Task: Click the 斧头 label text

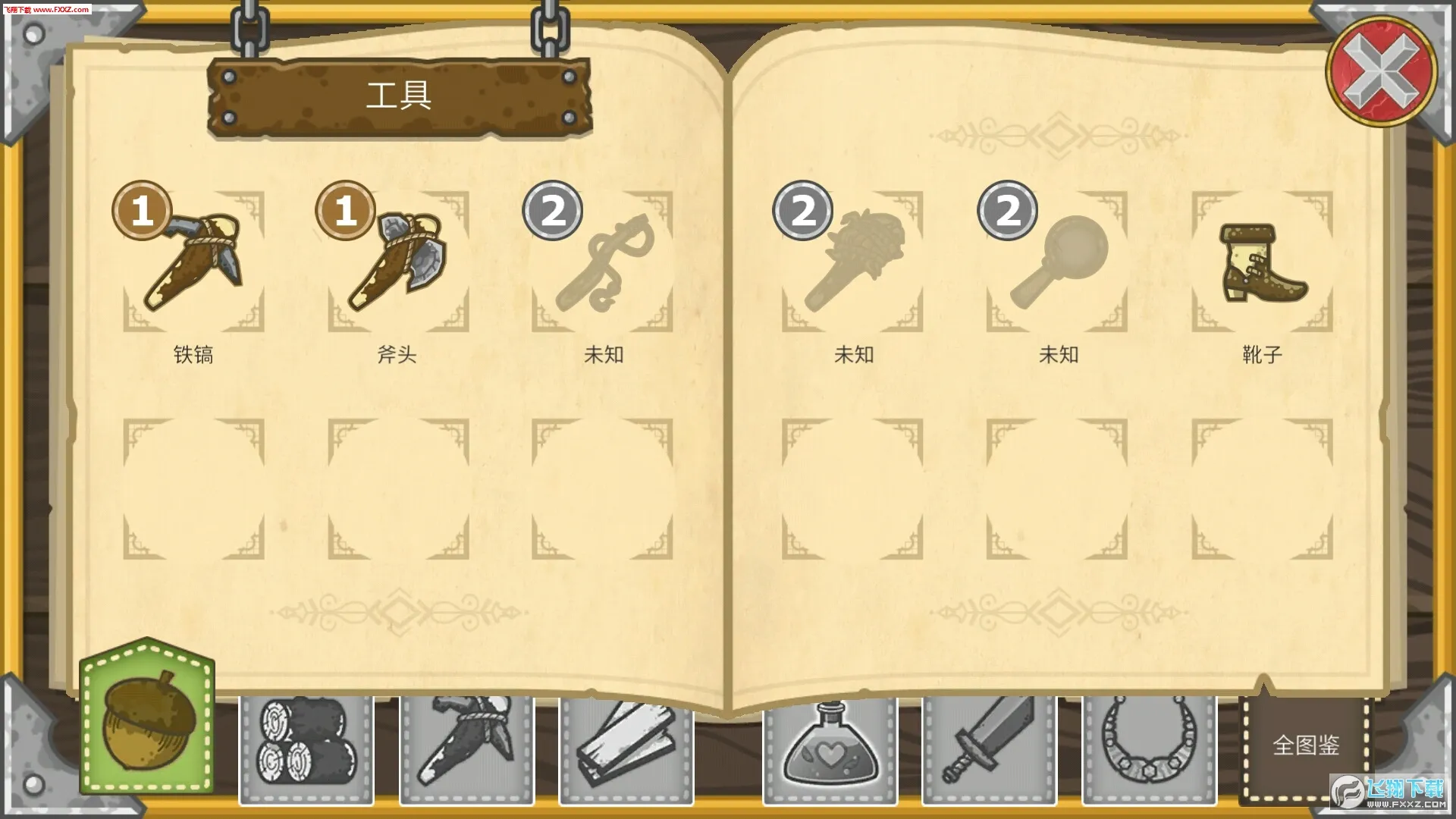Action: point(398,353)
